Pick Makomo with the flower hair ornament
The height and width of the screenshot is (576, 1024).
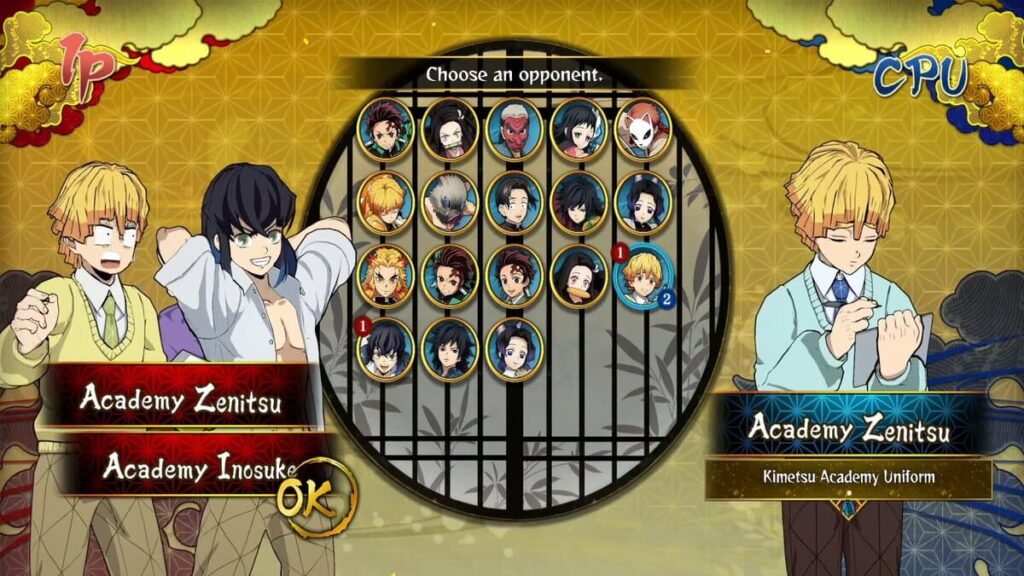579,129
